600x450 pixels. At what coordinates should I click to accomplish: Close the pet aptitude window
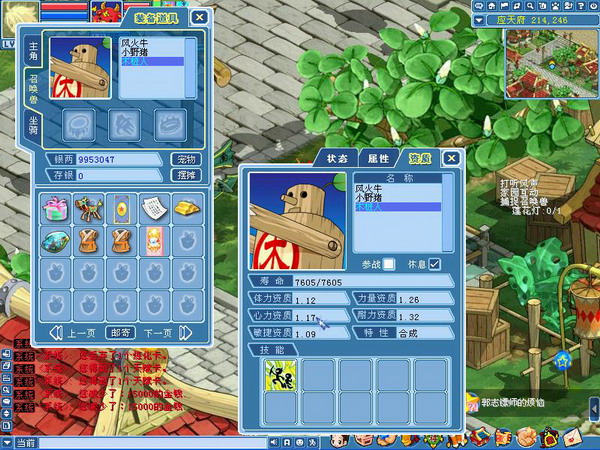point(451,158)
